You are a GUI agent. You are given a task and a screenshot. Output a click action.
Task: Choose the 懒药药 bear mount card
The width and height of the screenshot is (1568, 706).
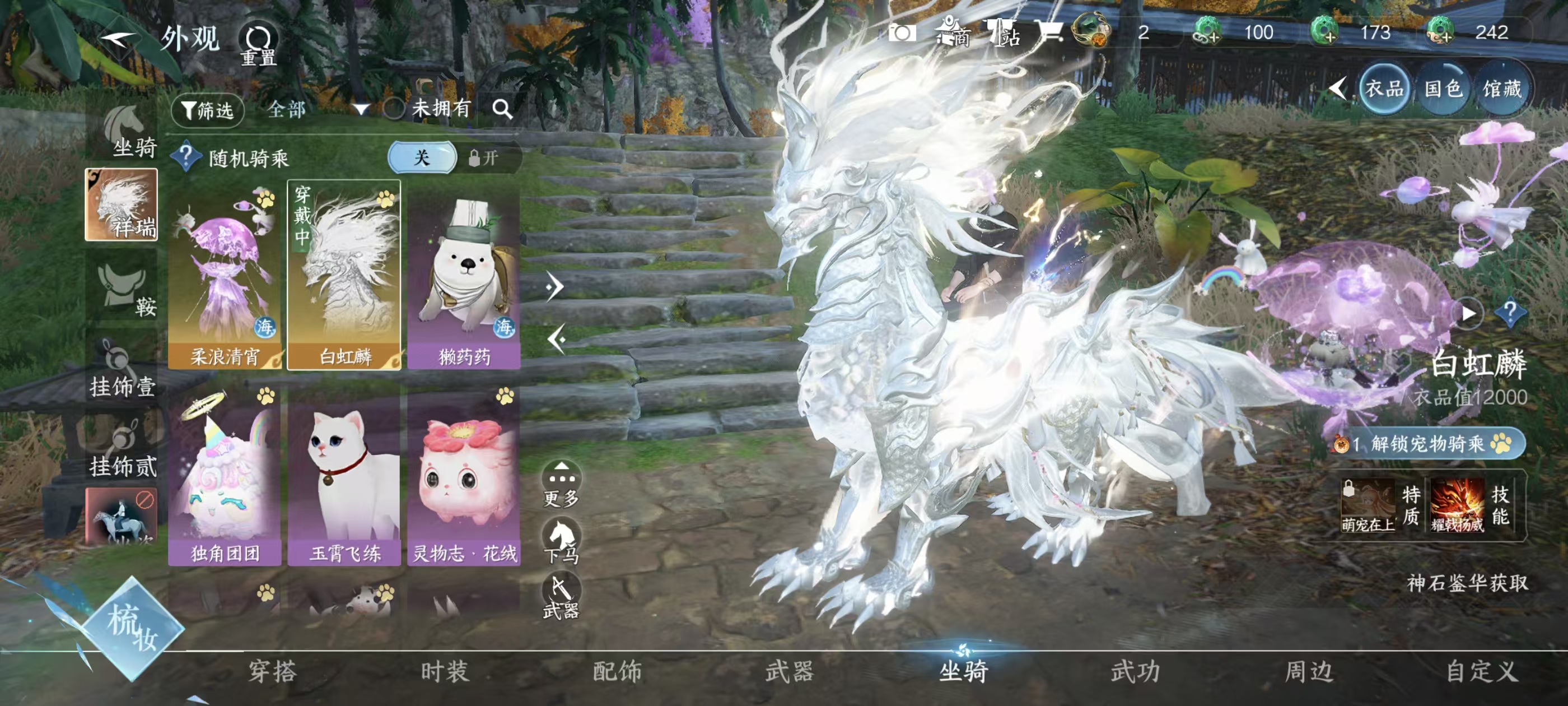[x=464, y=274]
